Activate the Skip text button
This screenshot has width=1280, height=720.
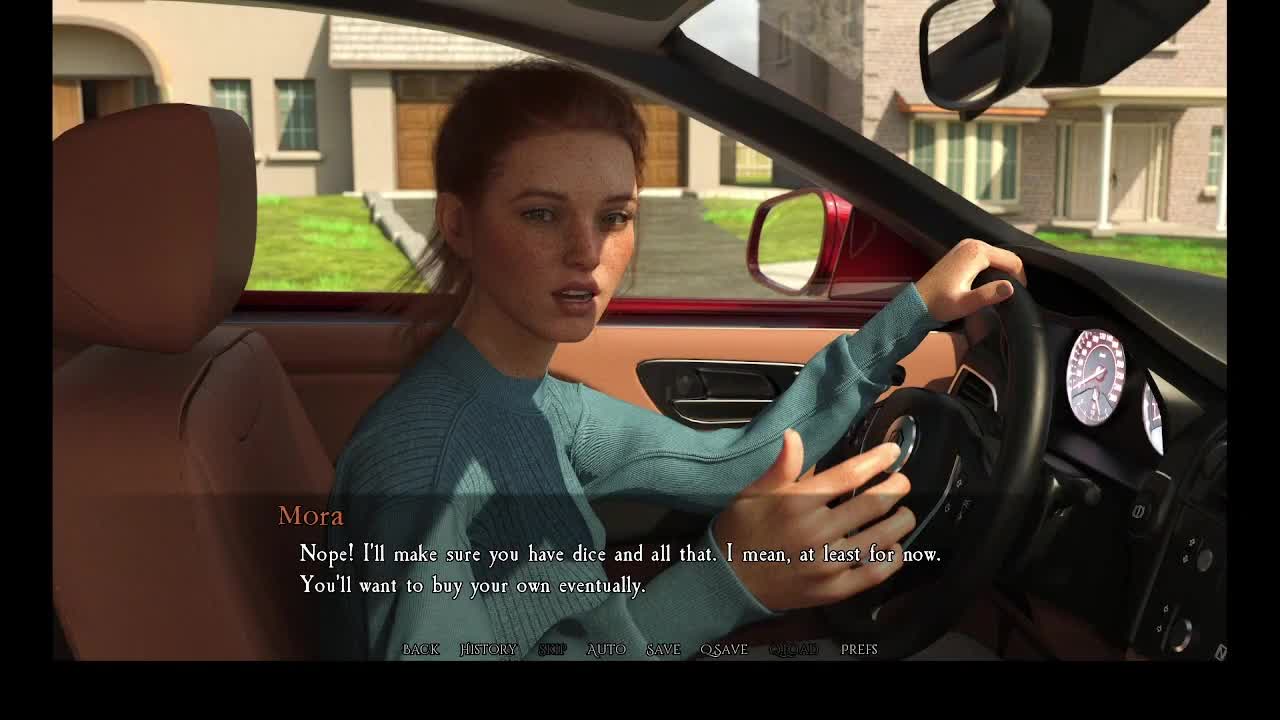coord(552,649)
